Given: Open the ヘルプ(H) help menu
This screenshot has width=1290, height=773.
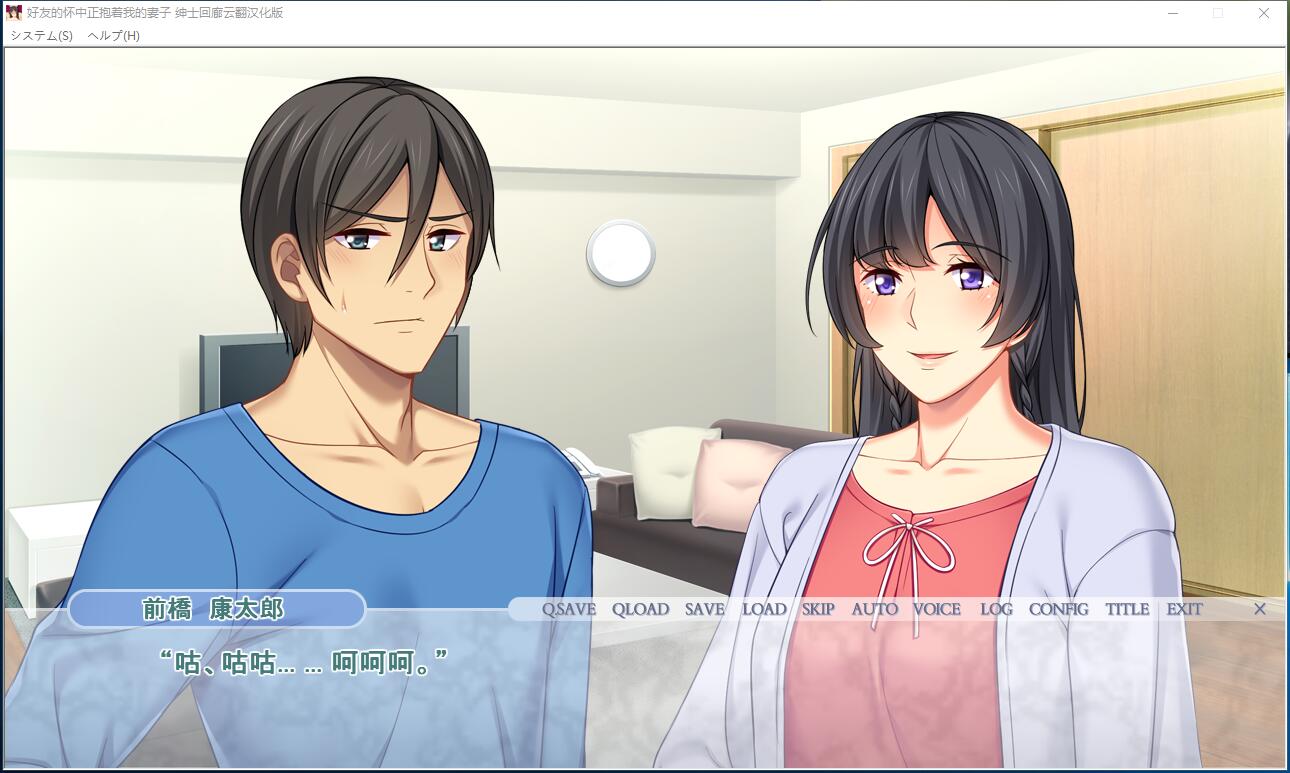Looking at the screenshot, I should [x=113, y=35].
